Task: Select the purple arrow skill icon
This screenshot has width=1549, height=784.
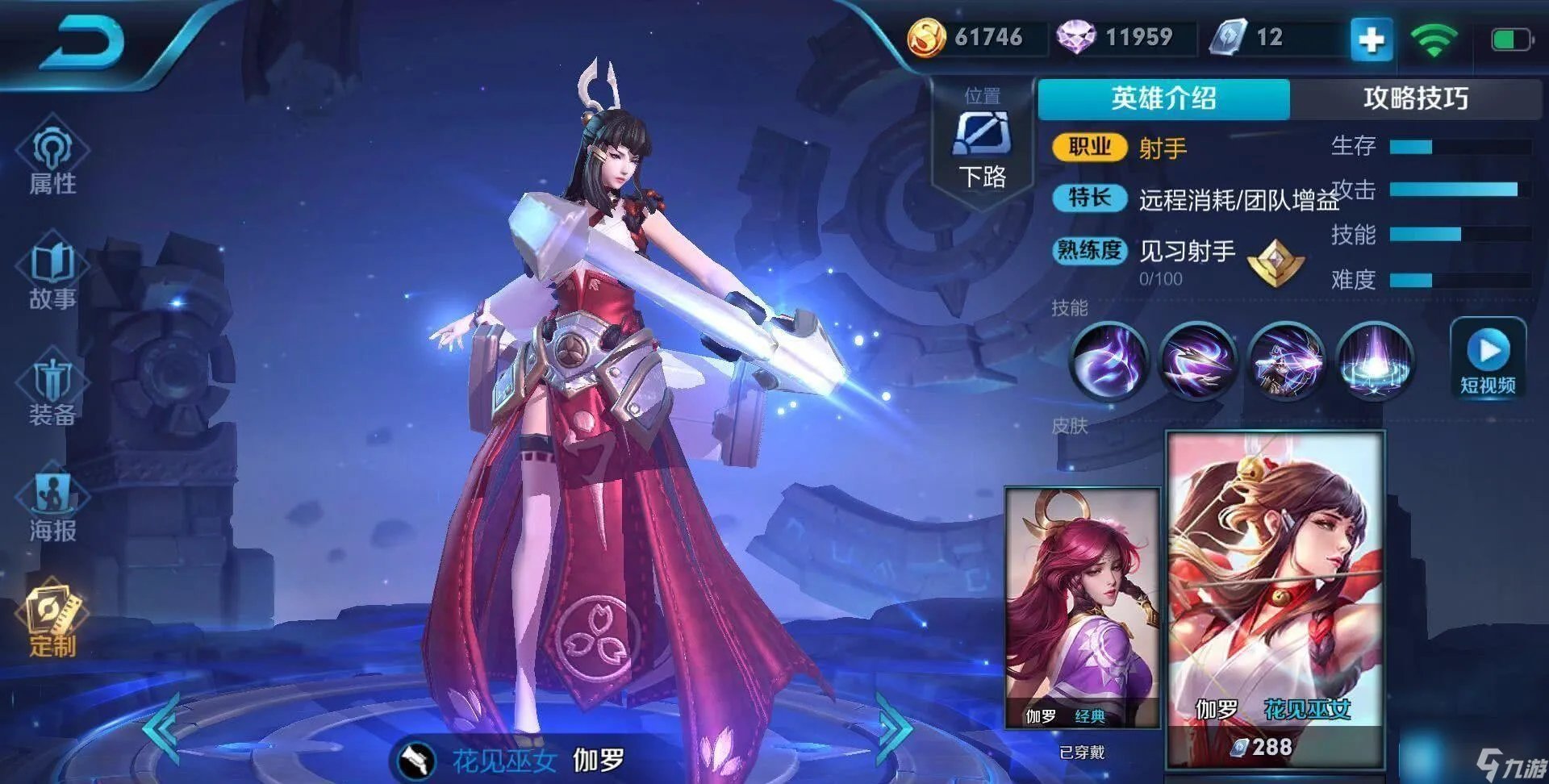Action: coord(1197,361)
